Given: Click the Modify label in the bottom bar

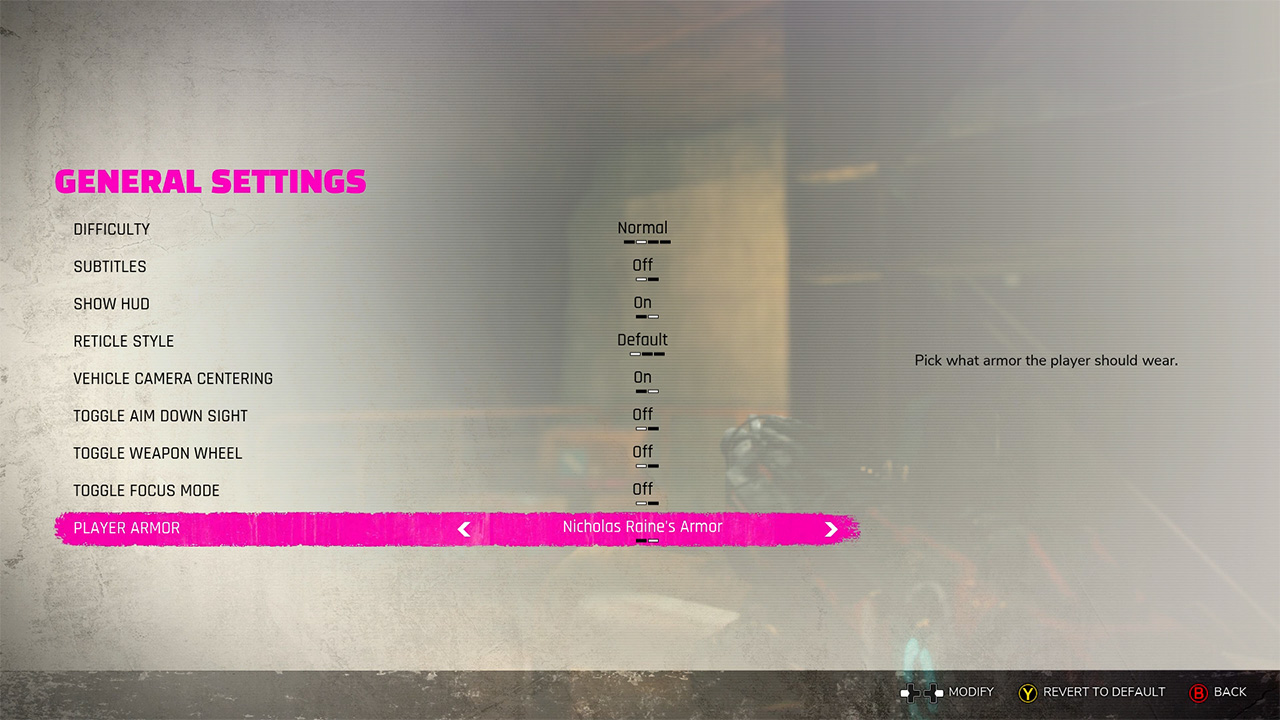Looking at the screenshot, I should (968, 692).
